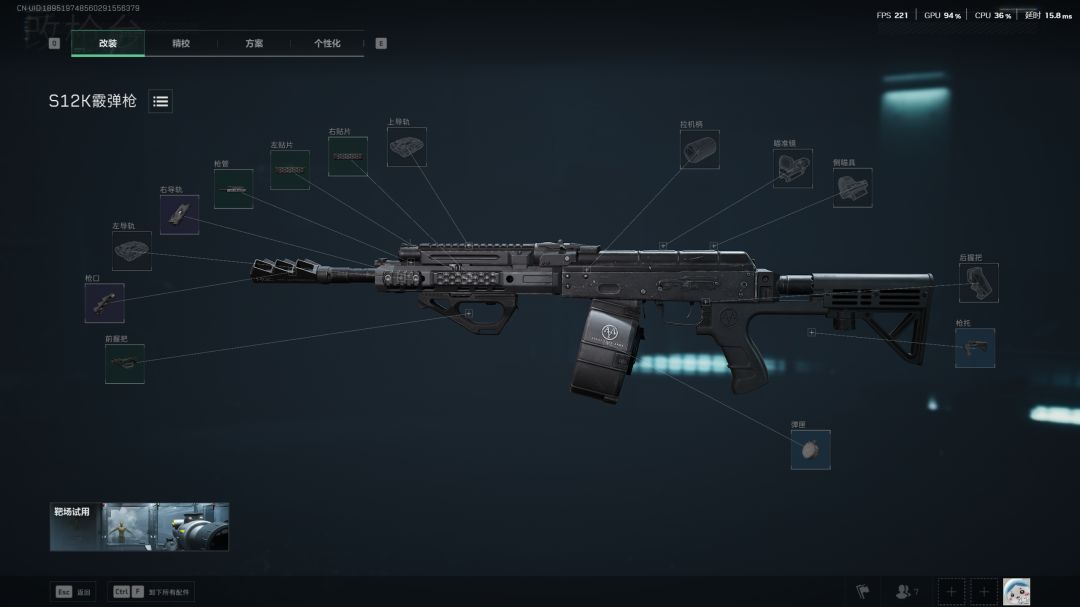The height and width of the screenshot is (607, 1080).
Task: Select the 拉机柄 charging handle slot
Action: [x=700, y=149]
